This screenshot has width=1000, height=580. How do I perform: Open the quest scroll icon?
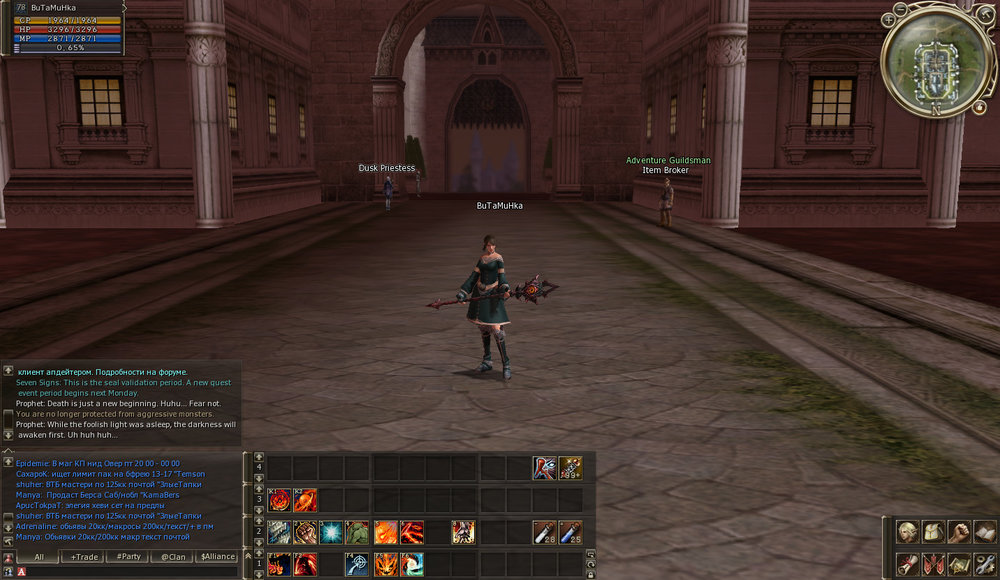coord(908,564)
